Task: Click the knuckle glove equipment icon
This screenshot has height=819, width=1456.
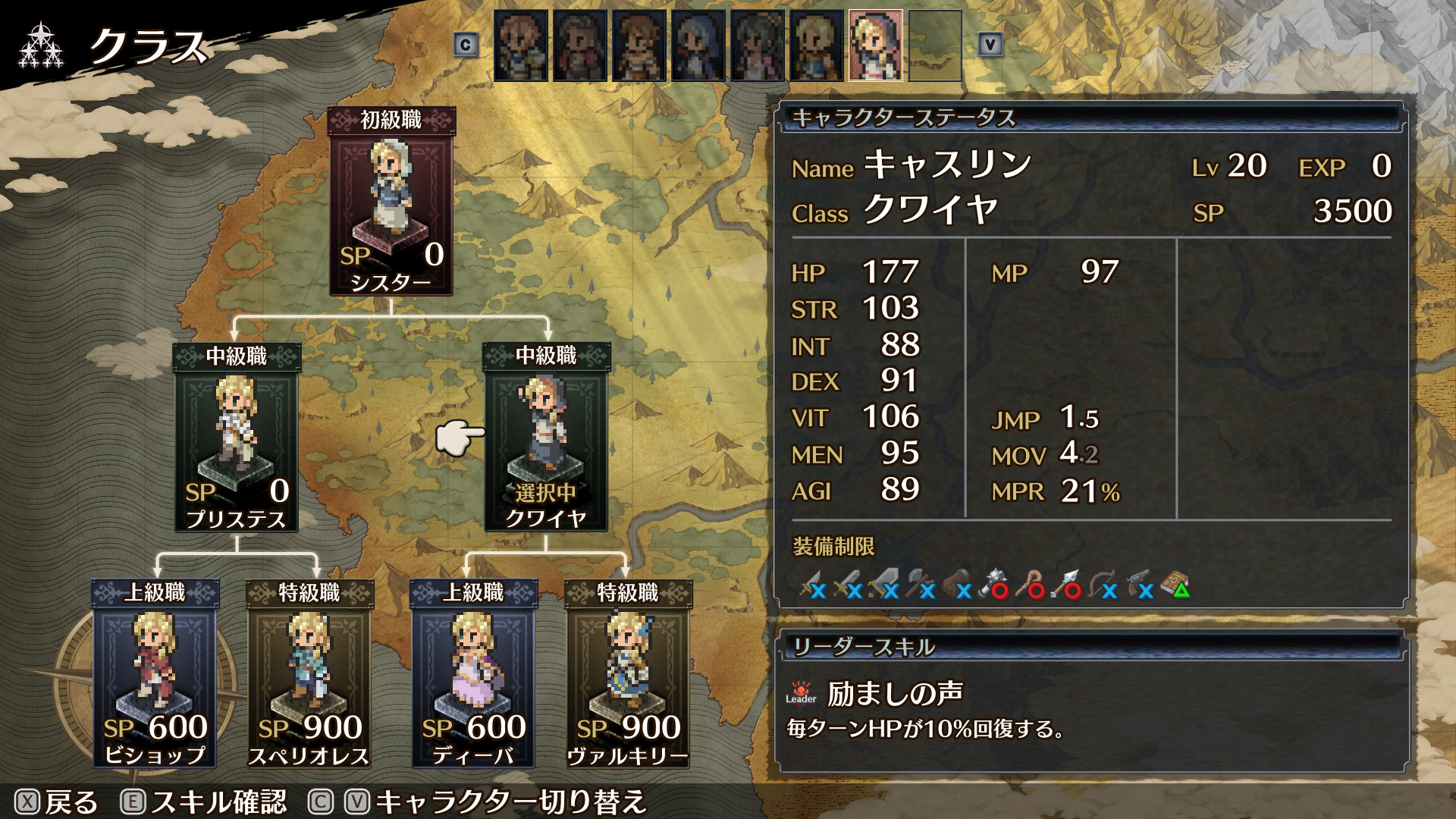Action: click(957, 579)
